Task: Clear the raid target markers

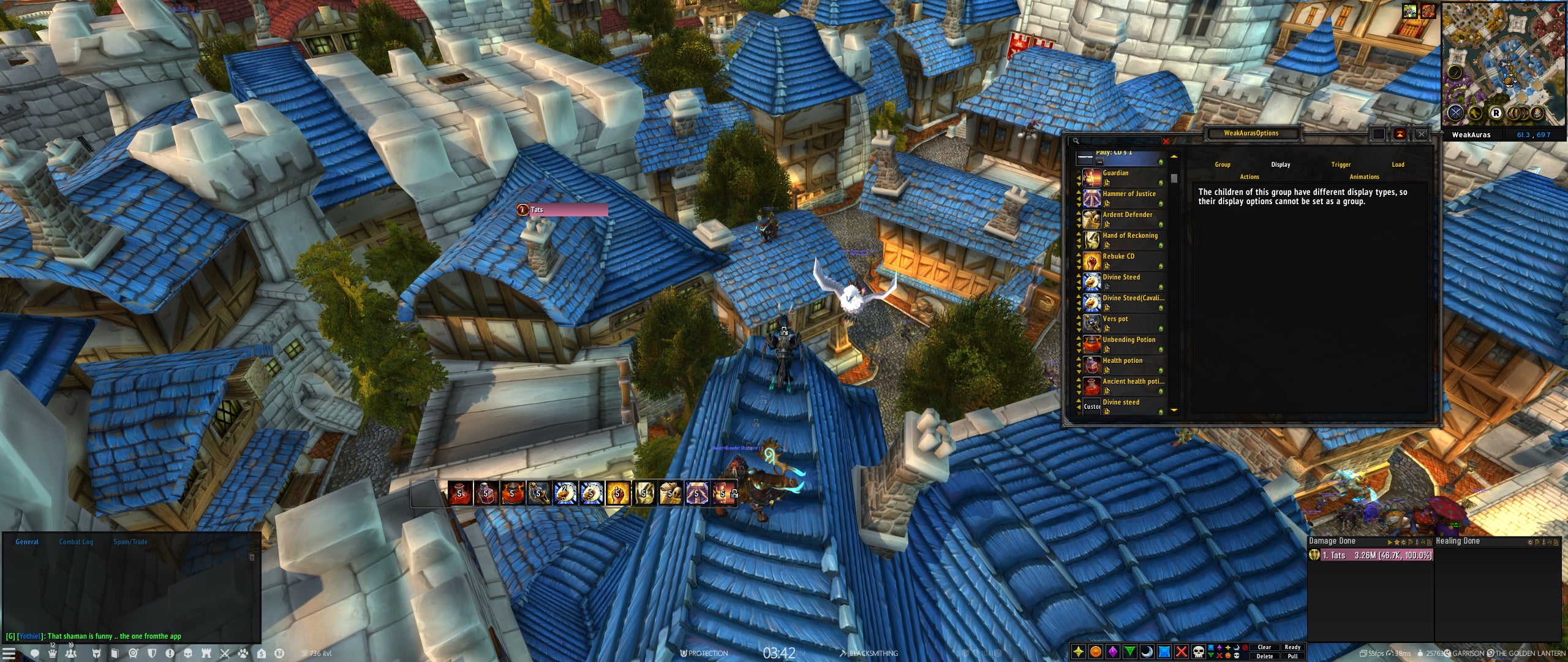Action: (x=1264, y=647)
